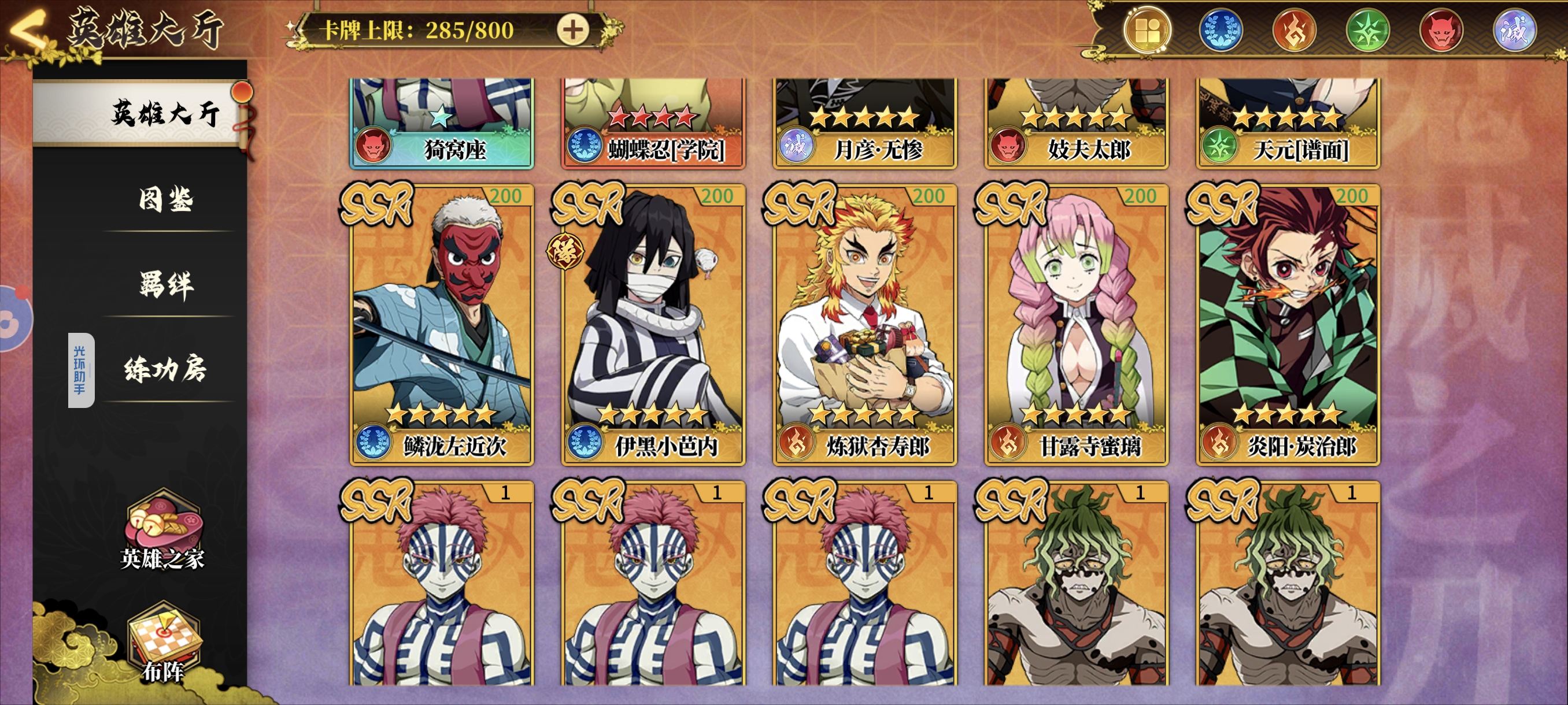Open the 图鉴 collection menu
This screenshot has width=1568, height=705.
point(165,199)
